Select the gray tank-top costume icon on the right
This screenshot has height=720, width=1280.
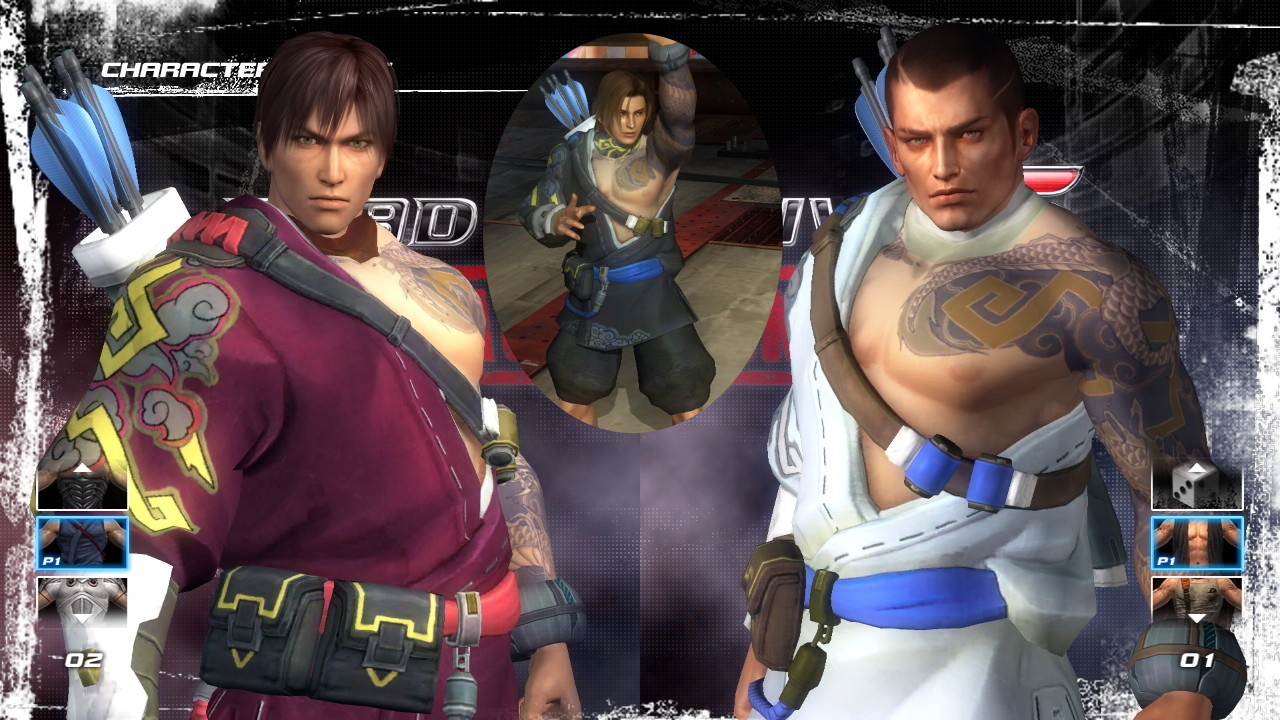[x=1197, y=596]
